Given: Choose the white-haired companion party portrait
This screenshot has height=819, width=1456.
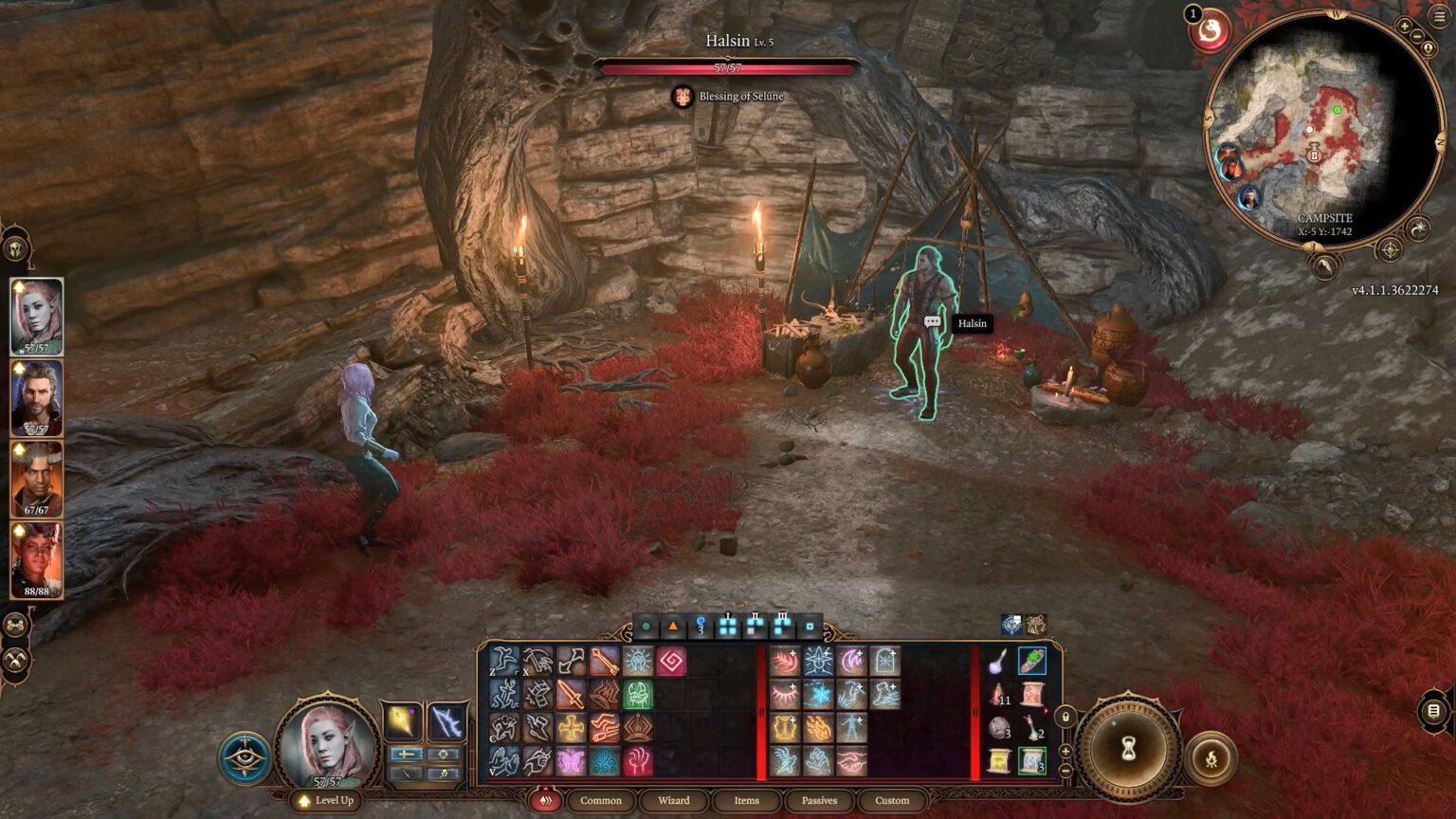Looking at the screenshot, I should point(37,397).
